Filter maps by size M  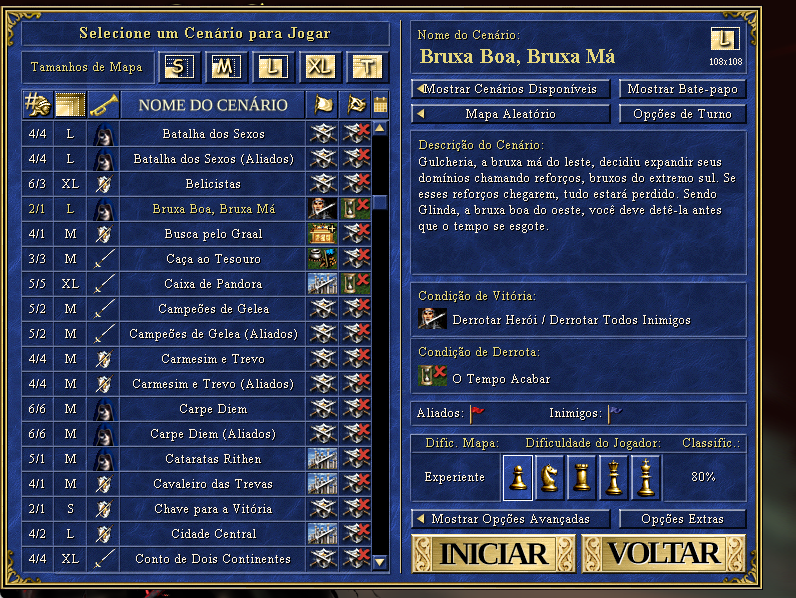[226, 68]
